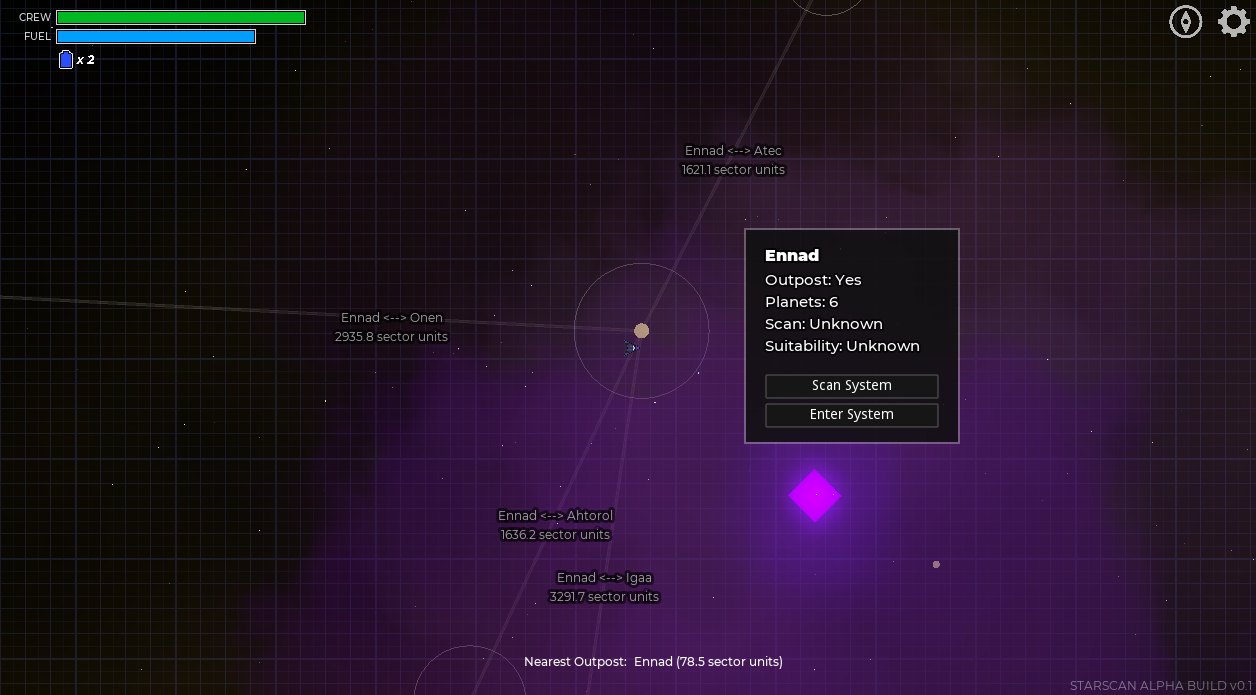Screen dimensions: 1256x695
Task: Enter the Ennad system
Action: point(851,415)
